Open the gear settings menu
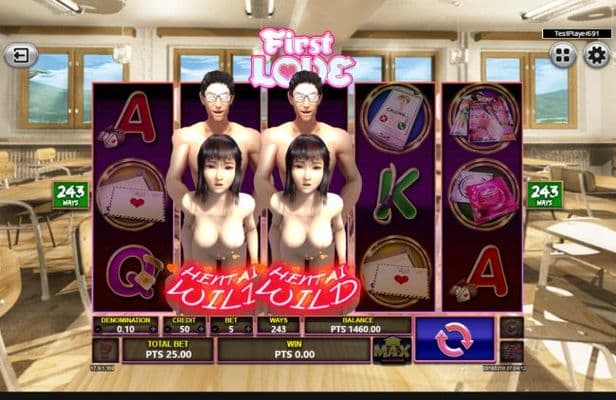Viewport: 616px width, 400px height. click(596, 55)
